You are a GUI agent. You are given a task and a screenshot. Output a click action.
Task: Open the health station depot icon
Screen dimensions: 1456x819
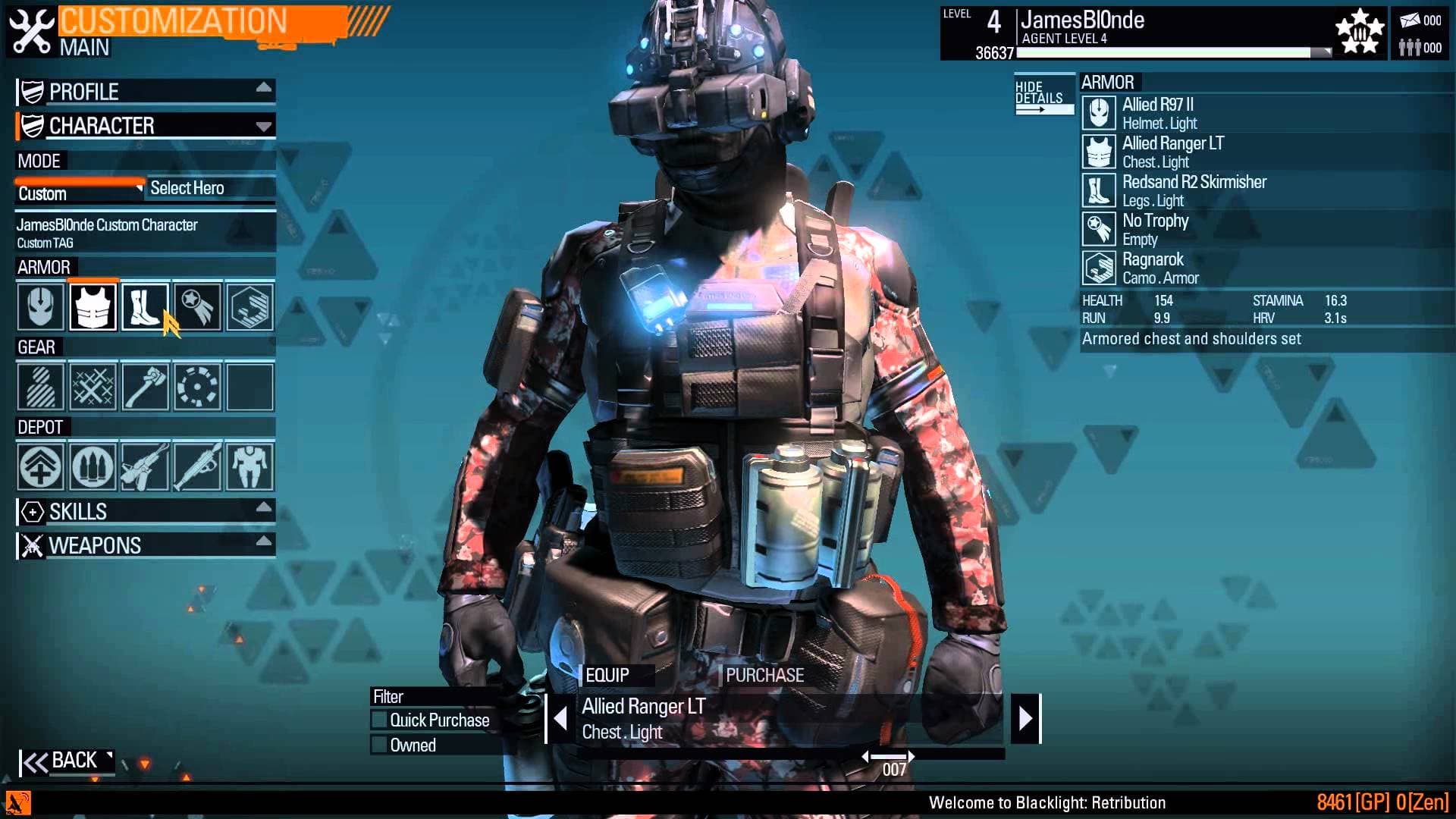[x=40, y=468]
